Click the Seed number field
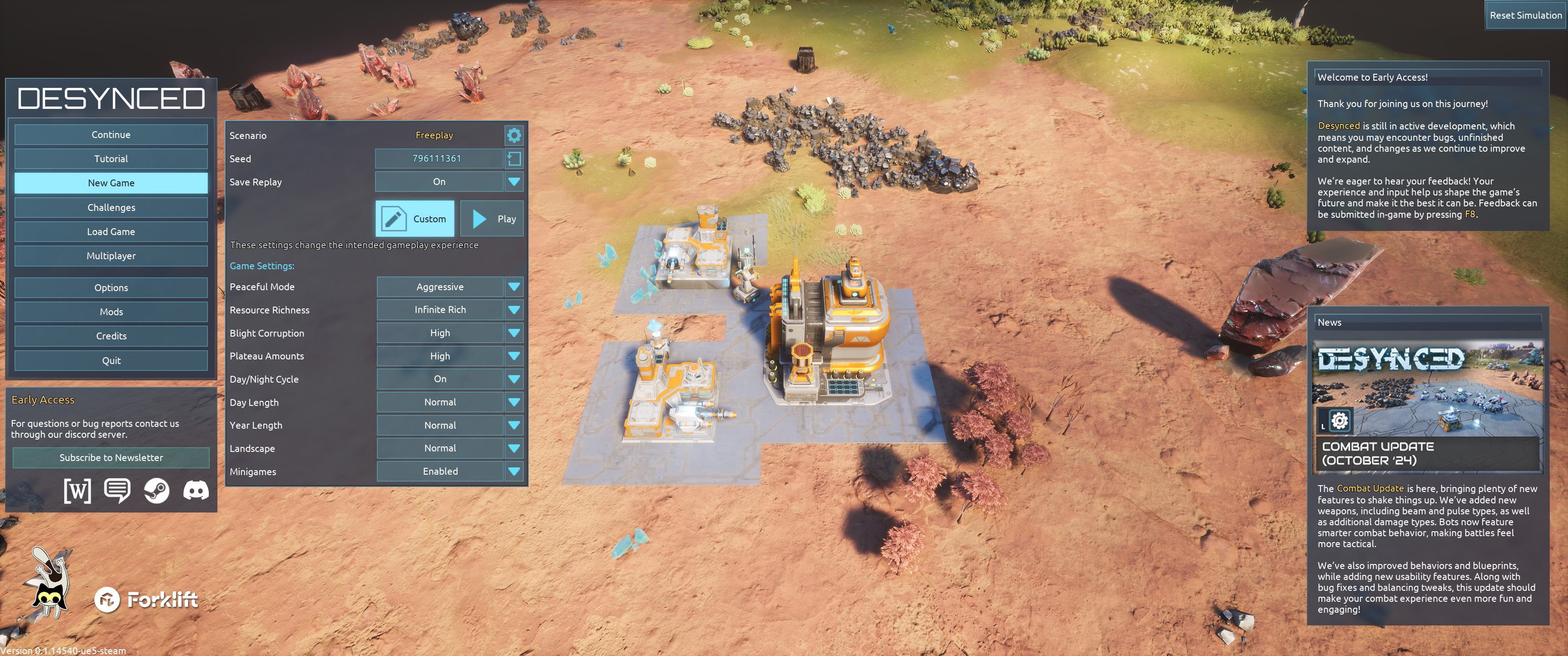 [x=437, y=158]
